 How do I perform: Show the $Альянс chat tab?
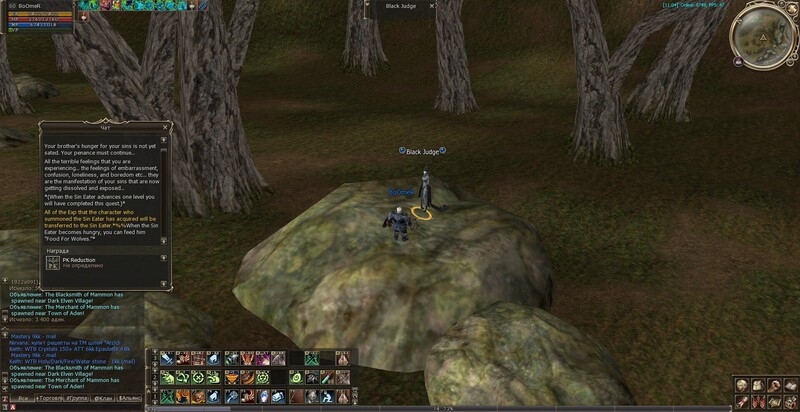tap(130, 400)
